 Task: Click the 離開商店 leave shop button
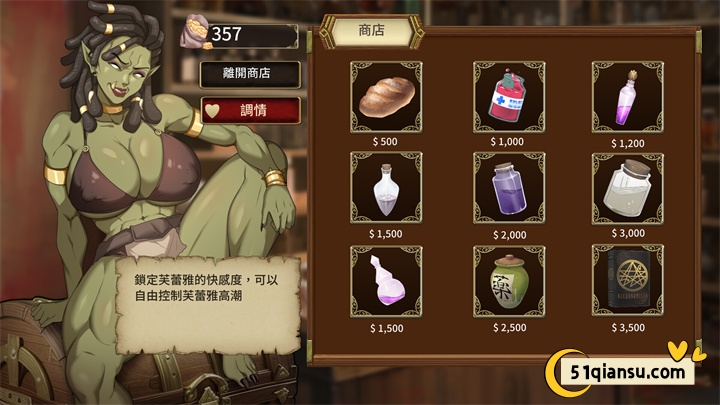tap(248, 73)
